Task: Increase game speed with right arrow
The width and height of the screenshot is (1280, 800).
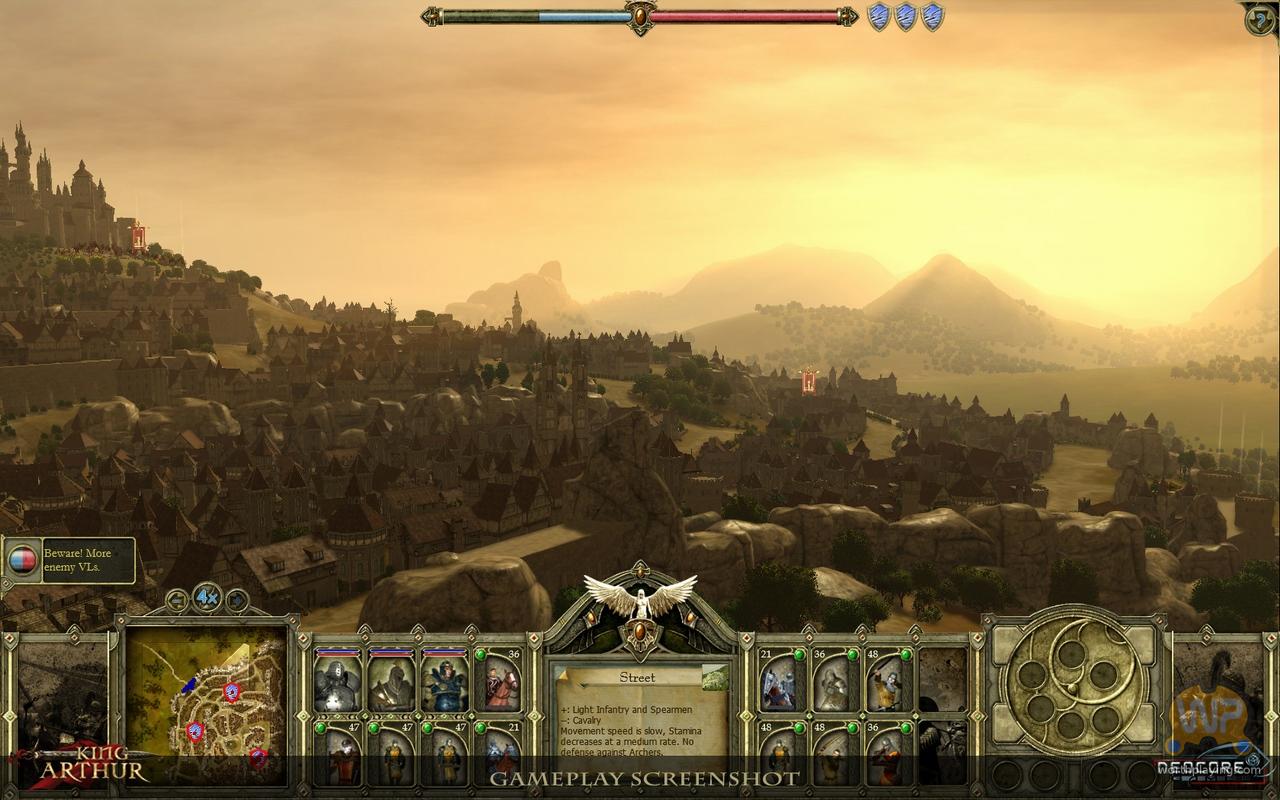Action: (237, 600)
